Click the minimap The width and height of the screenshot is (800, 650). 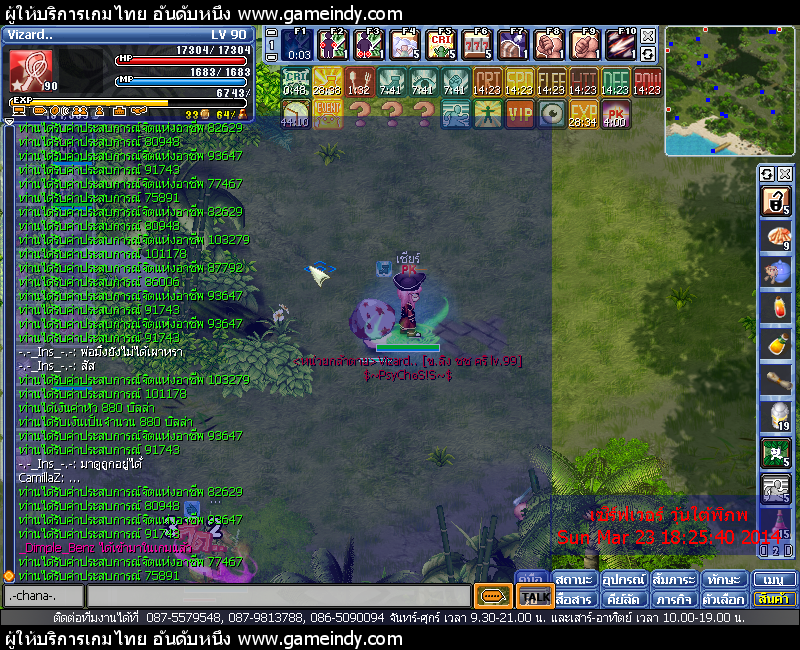(x=729, y=91)
